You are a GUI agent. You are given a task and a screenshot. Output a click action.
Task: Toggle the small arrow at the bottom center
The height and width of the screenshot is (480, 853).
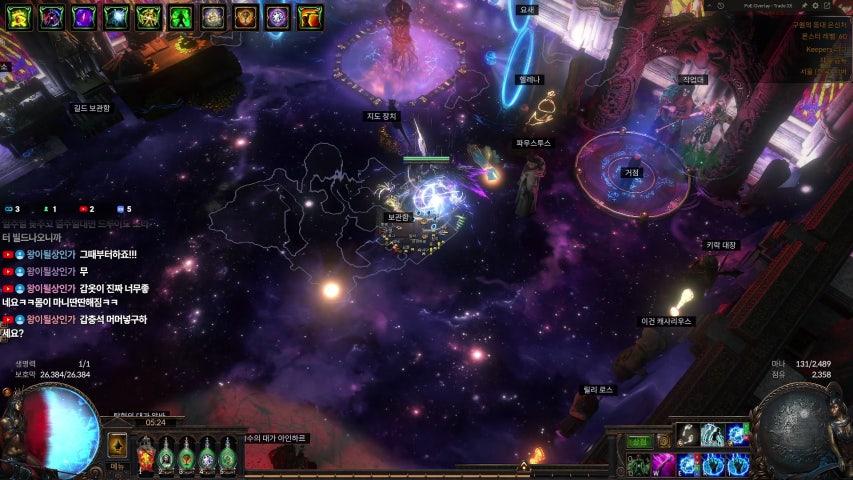pos(523,466)
